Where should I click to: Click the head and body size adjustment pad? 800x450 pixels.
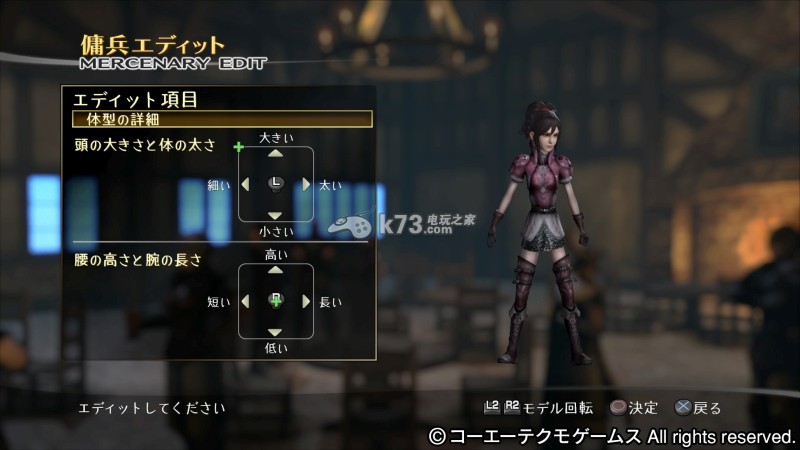[x=276, y=184]
